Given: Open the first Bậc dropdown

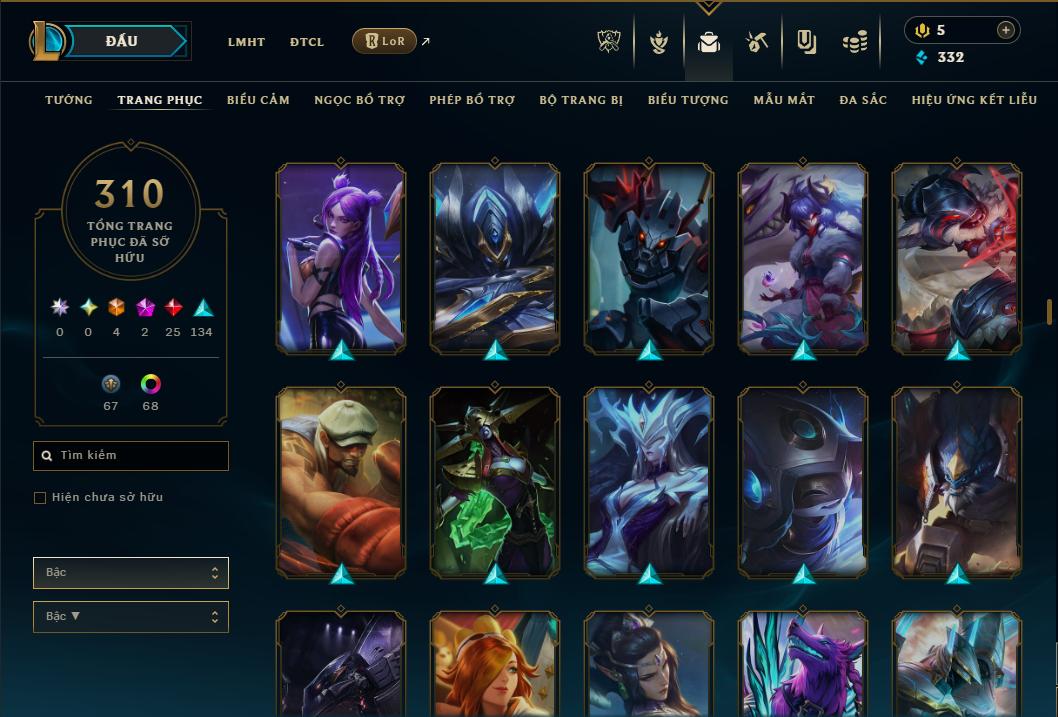Looking at the screenshot, I should click(x=131, y=573).
